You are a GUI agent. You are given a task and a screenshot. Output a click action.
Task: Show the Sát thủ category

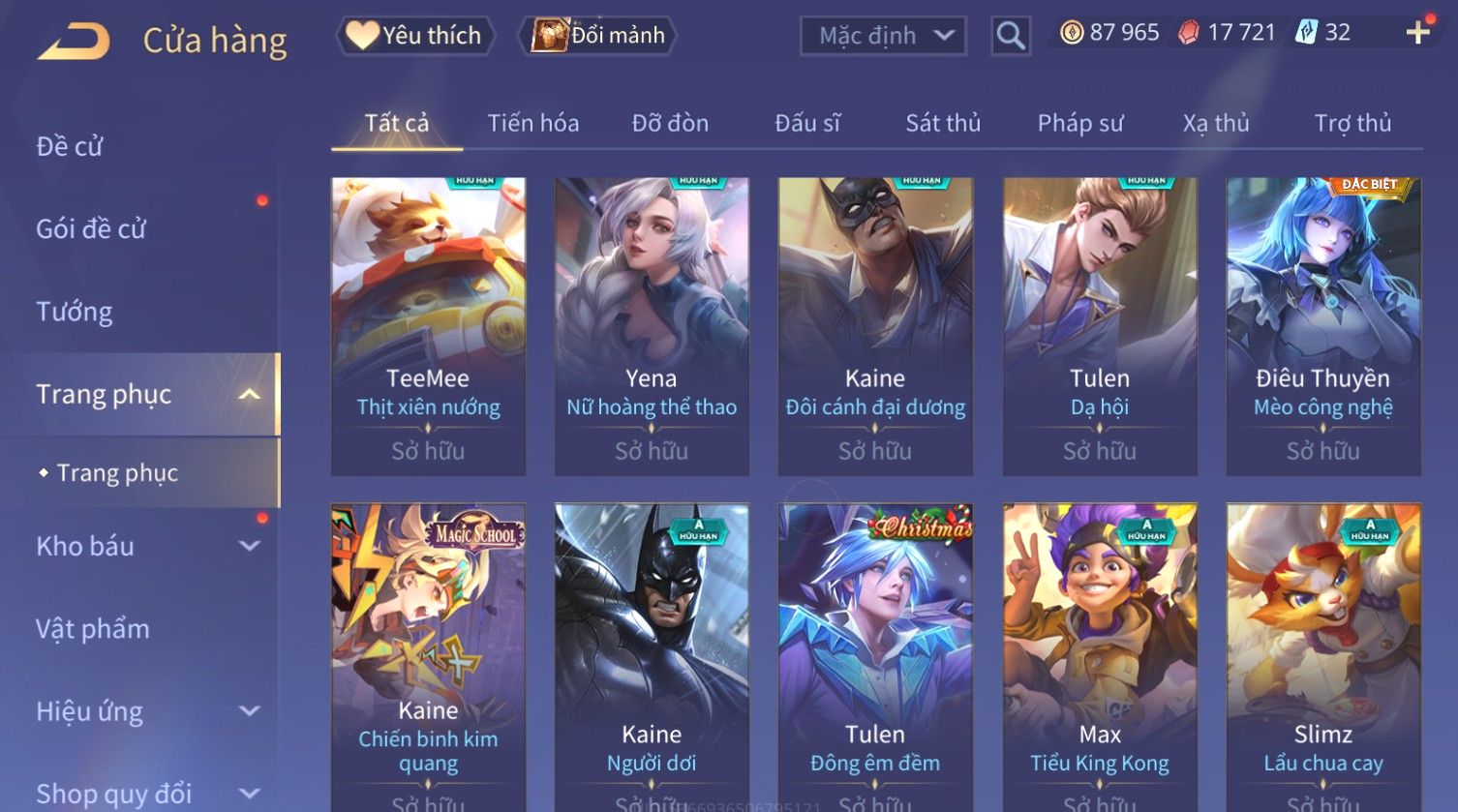pyautogui.click(x=943, y=124)
